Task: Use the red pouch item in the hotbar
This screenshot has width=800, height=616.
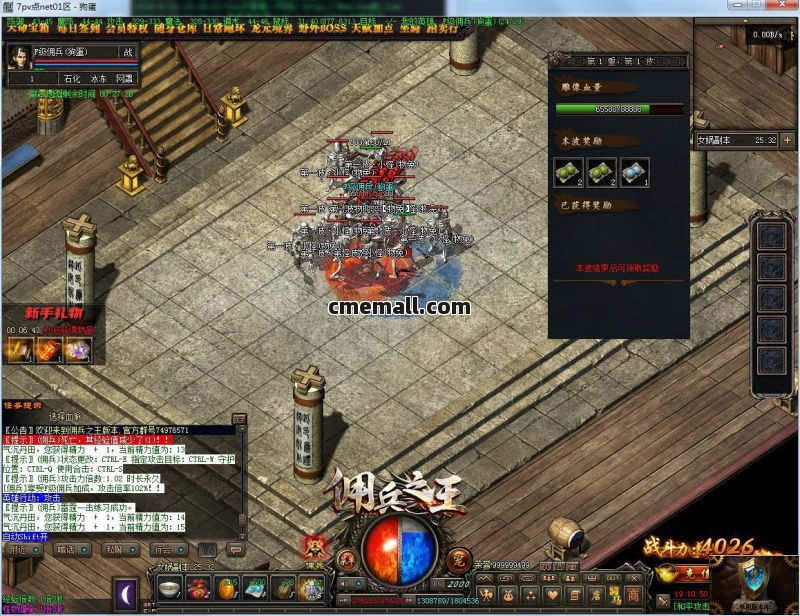Action: [x=198, y=589]
